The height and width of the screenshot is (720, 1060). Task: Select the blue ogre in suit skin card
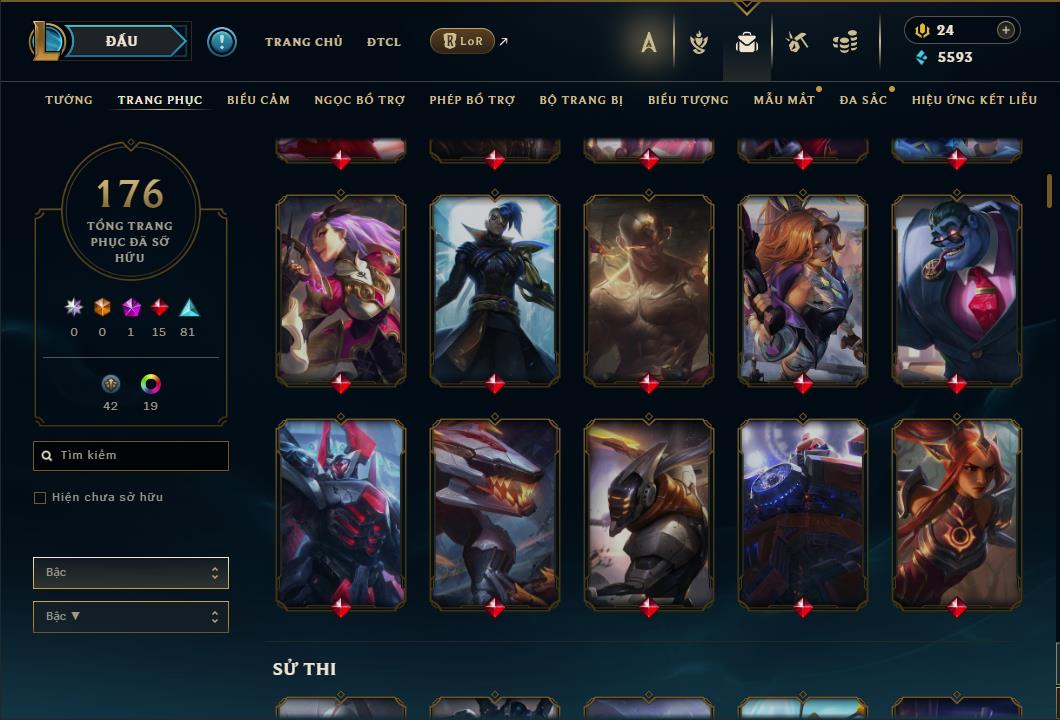[x=957, y=288]
